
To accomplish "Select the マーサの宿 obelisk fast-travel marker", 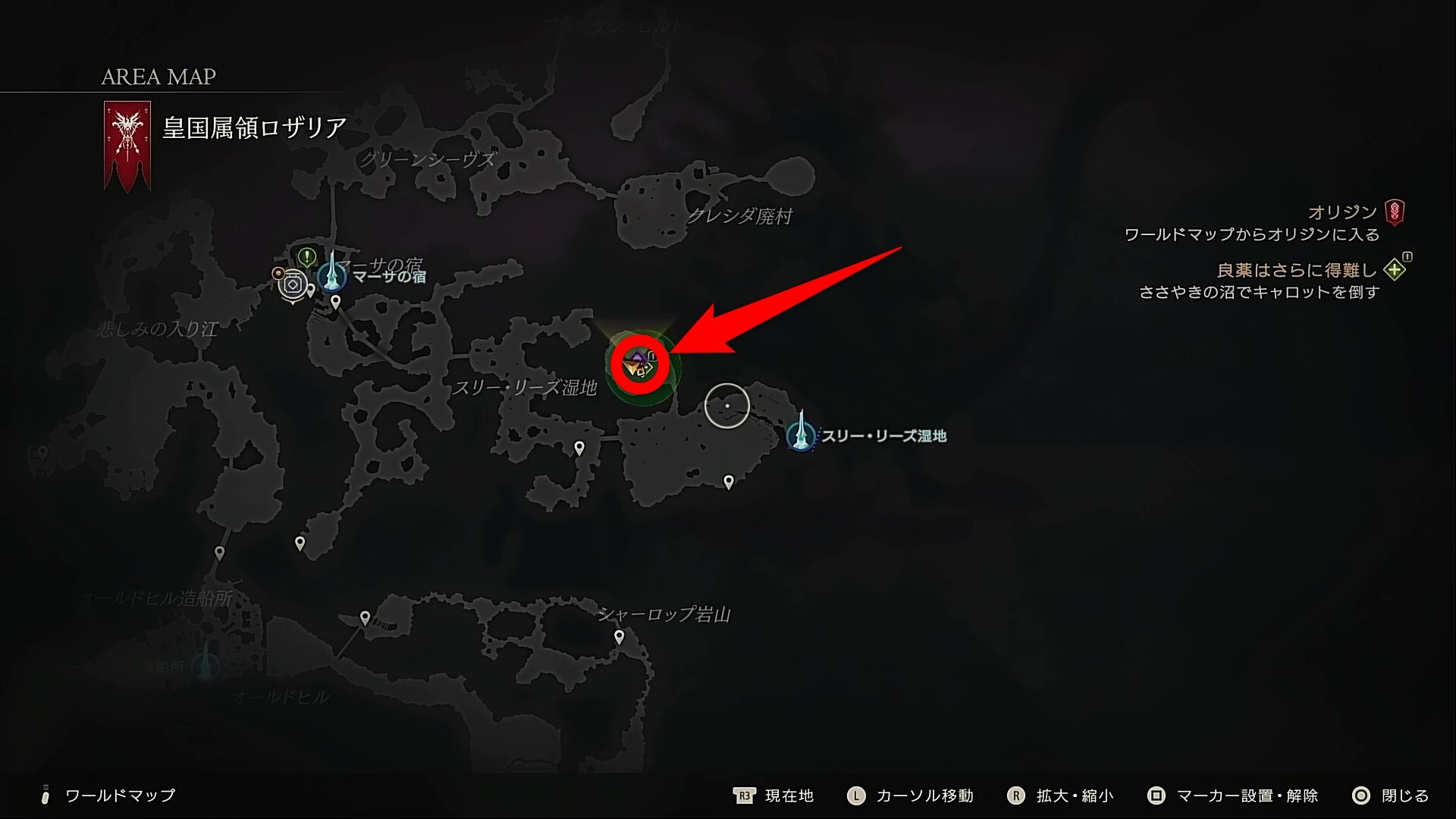I will 332,275.
